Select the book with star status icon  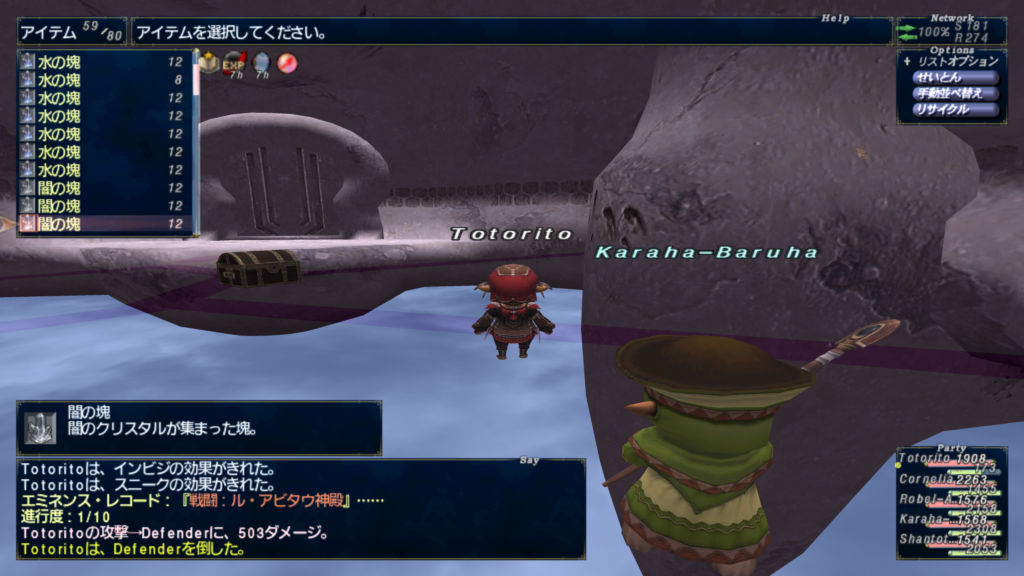[208, 64]
